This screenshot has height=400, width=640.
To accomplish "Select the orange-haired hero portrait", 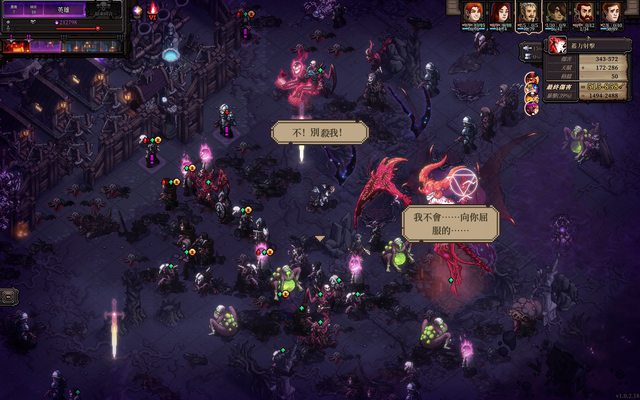I will pyautogui.click(x=472, y=11).
